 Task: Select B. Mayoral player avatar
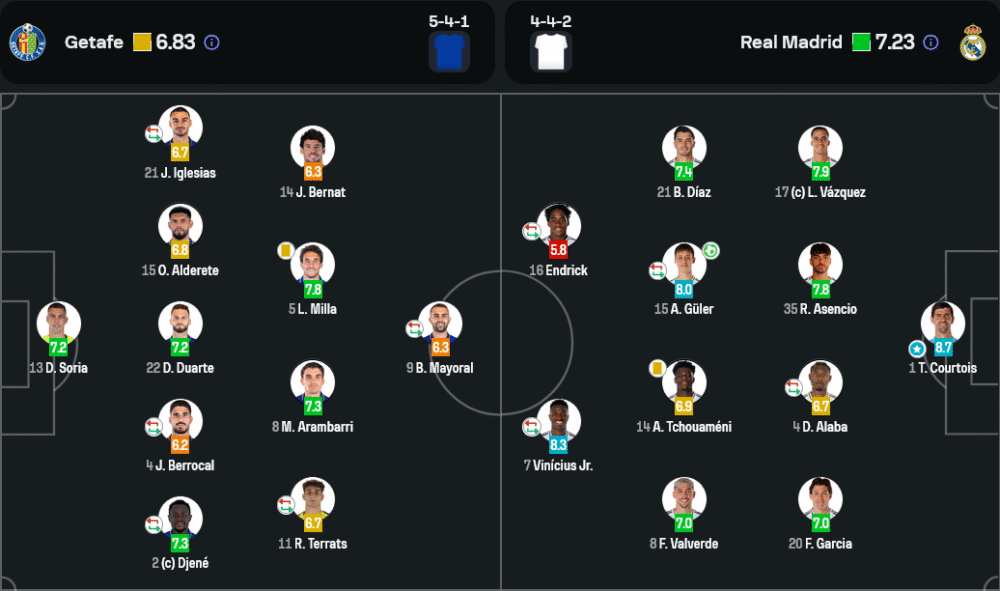[440, 324]
